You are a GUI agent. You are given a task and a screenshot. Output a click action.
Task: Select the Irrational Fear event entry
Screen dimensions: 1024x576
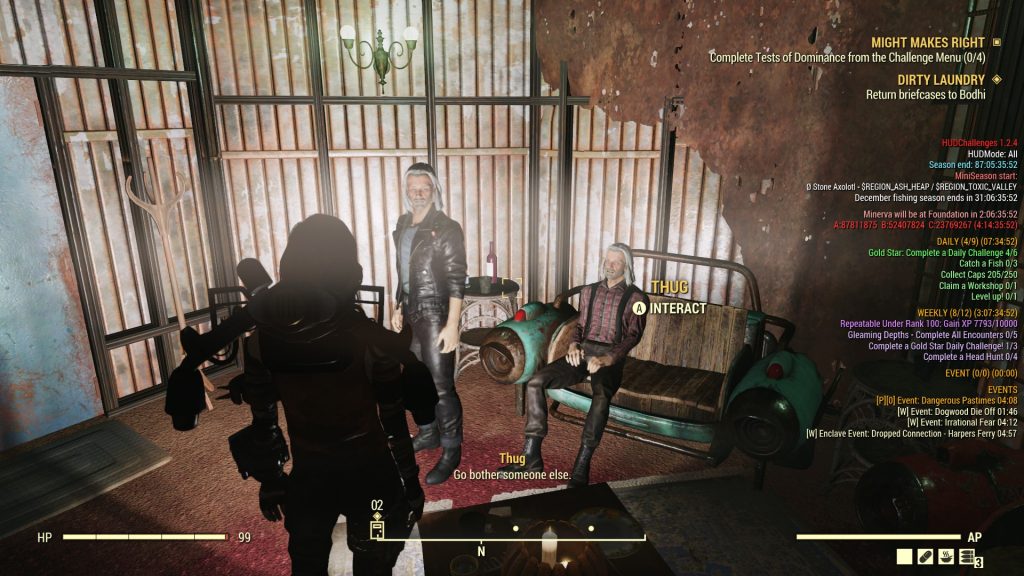(961, 423)
